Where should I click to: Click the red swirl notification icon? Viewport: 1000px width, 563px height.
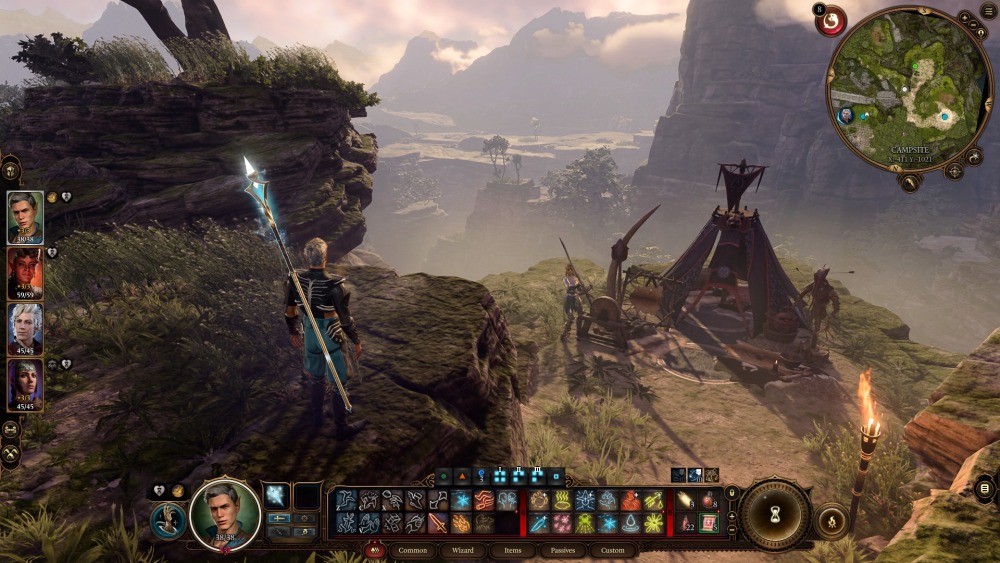(x=830, y=21)
